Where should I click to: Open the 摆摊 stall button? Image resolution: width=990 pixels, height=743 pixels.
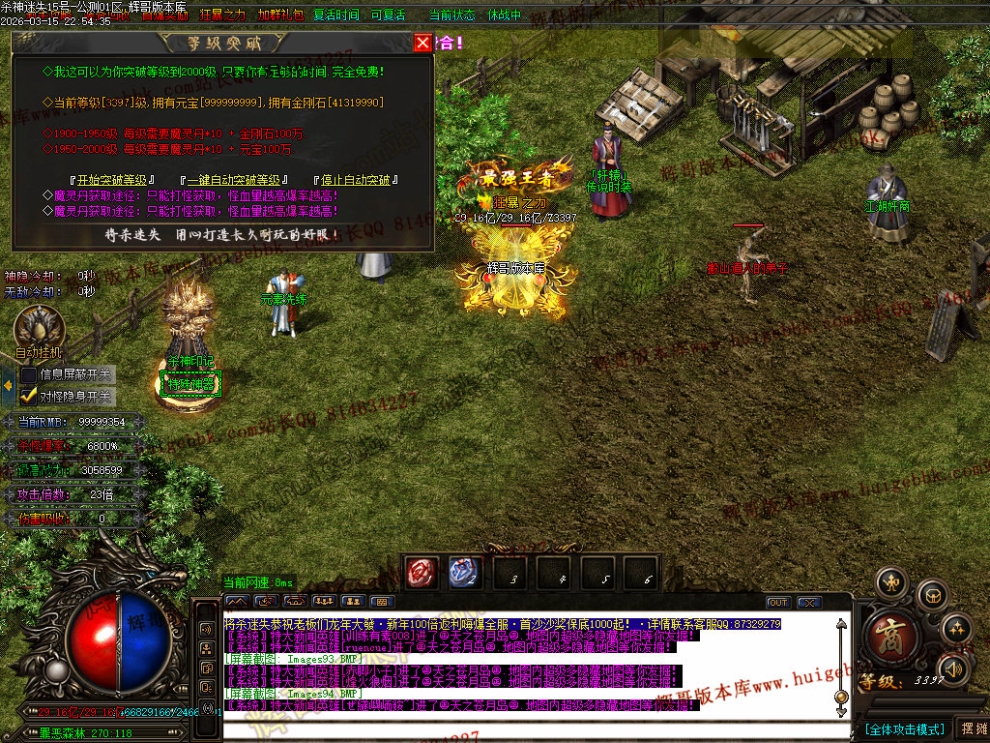coord(972,728)
